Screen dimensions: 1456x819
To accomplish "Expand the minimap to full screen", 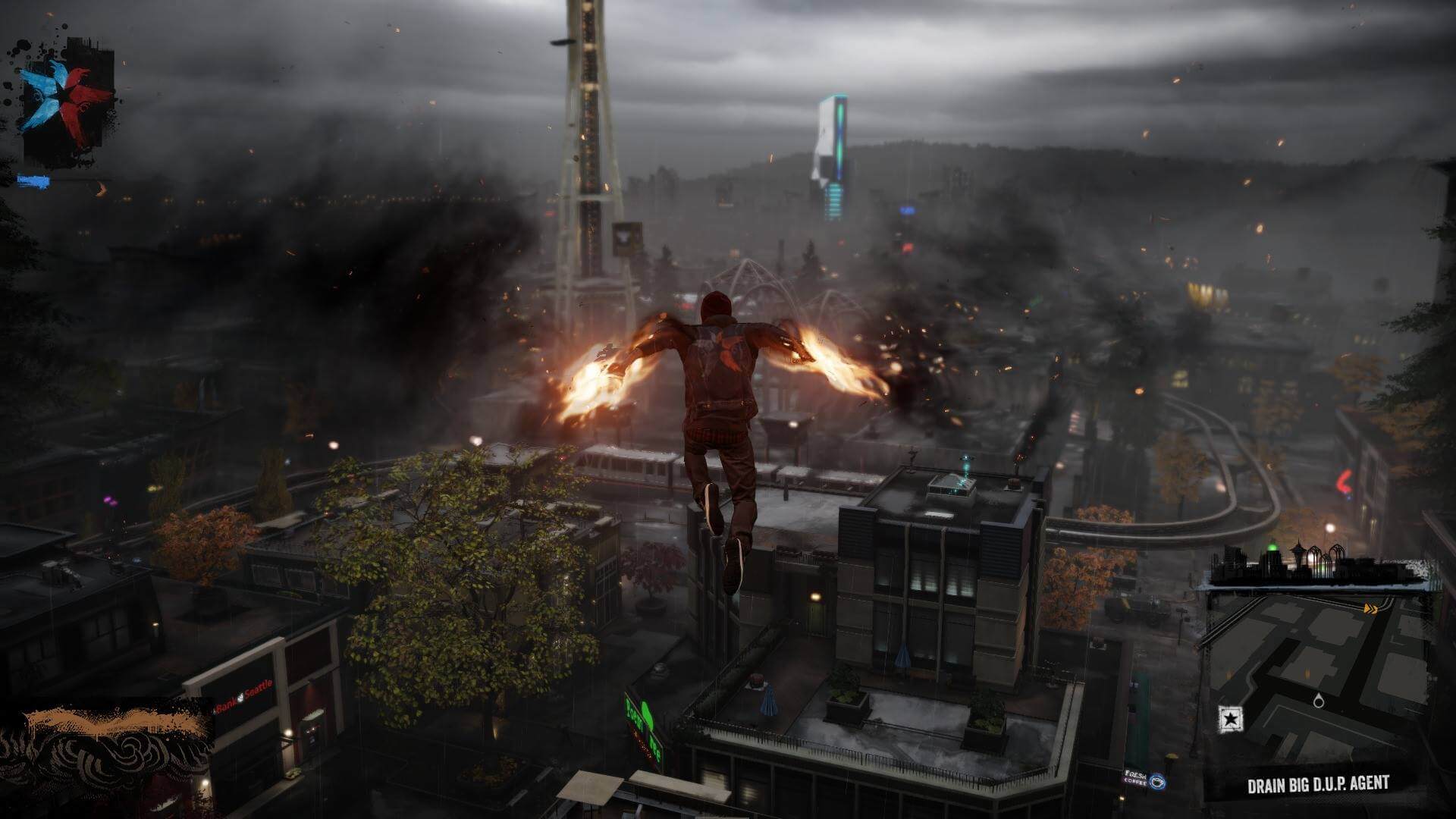I will (1319, 667).
